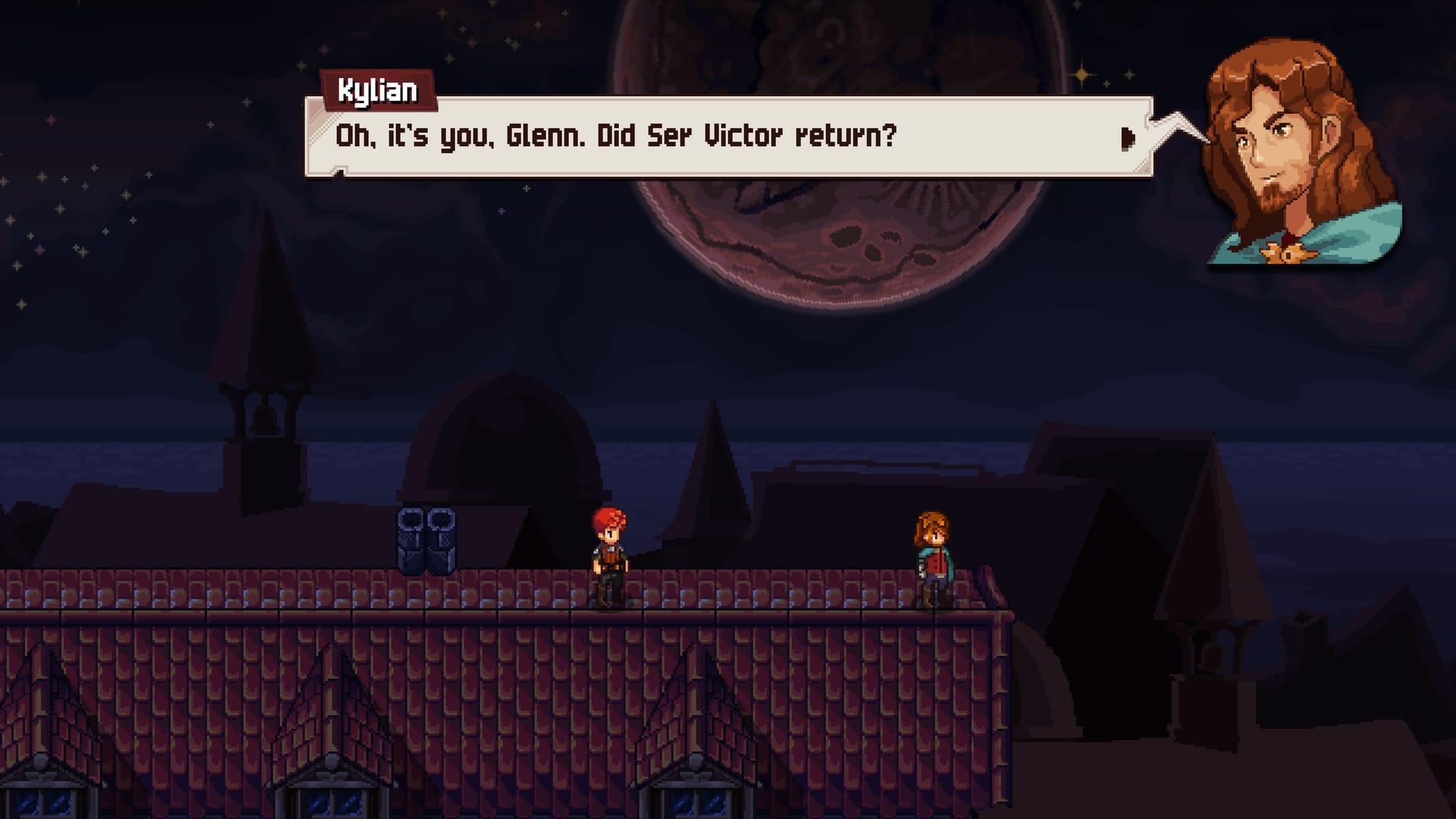The image size is (1456, 819).
Task: Advance dialogue with the continue arrow
Action: tap(1128, 138)
